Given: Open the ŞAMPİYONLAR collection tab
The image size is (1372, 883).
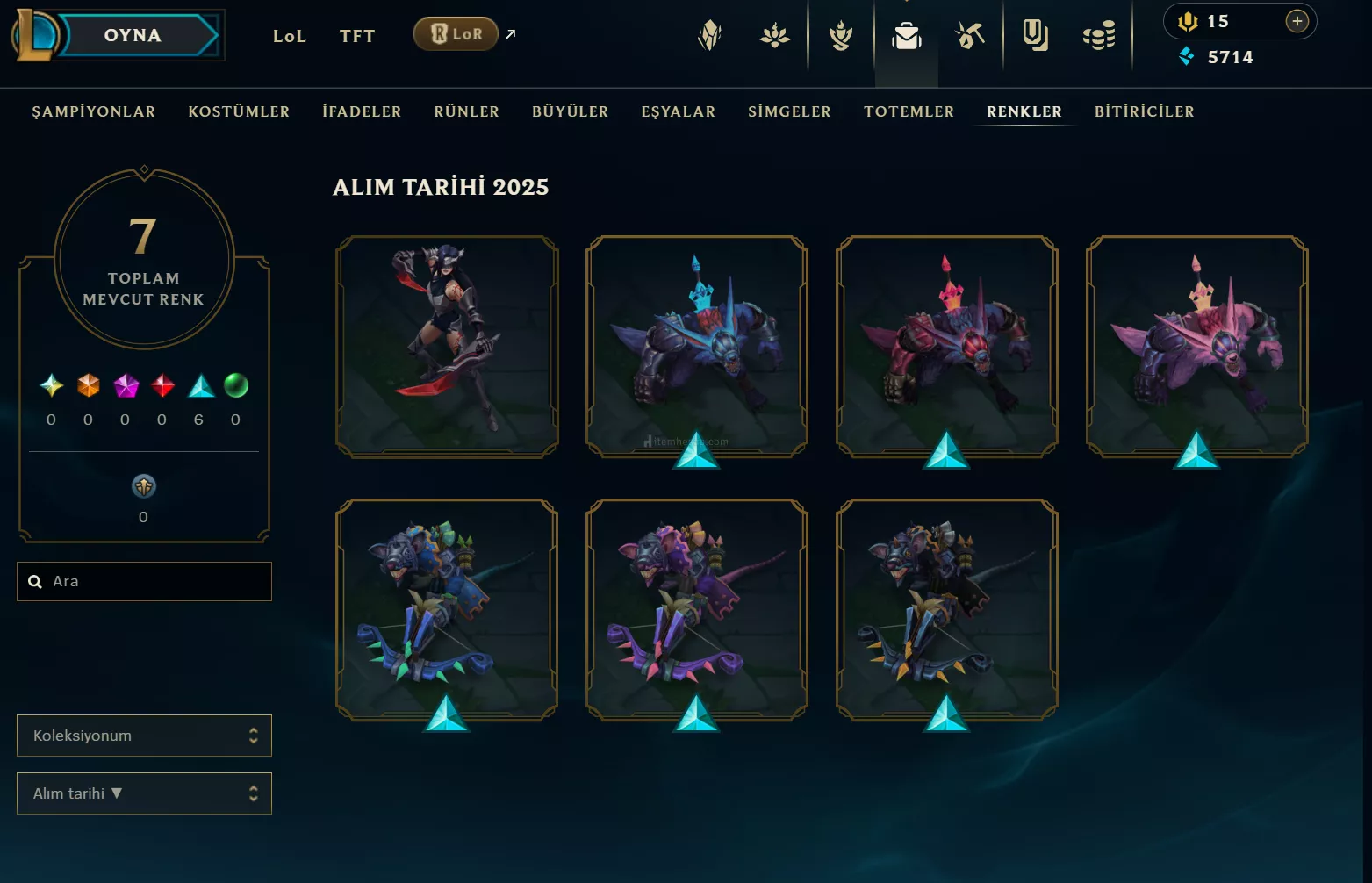Looking at the screenshot, I should pyautogui.click(x=94, y=111).
